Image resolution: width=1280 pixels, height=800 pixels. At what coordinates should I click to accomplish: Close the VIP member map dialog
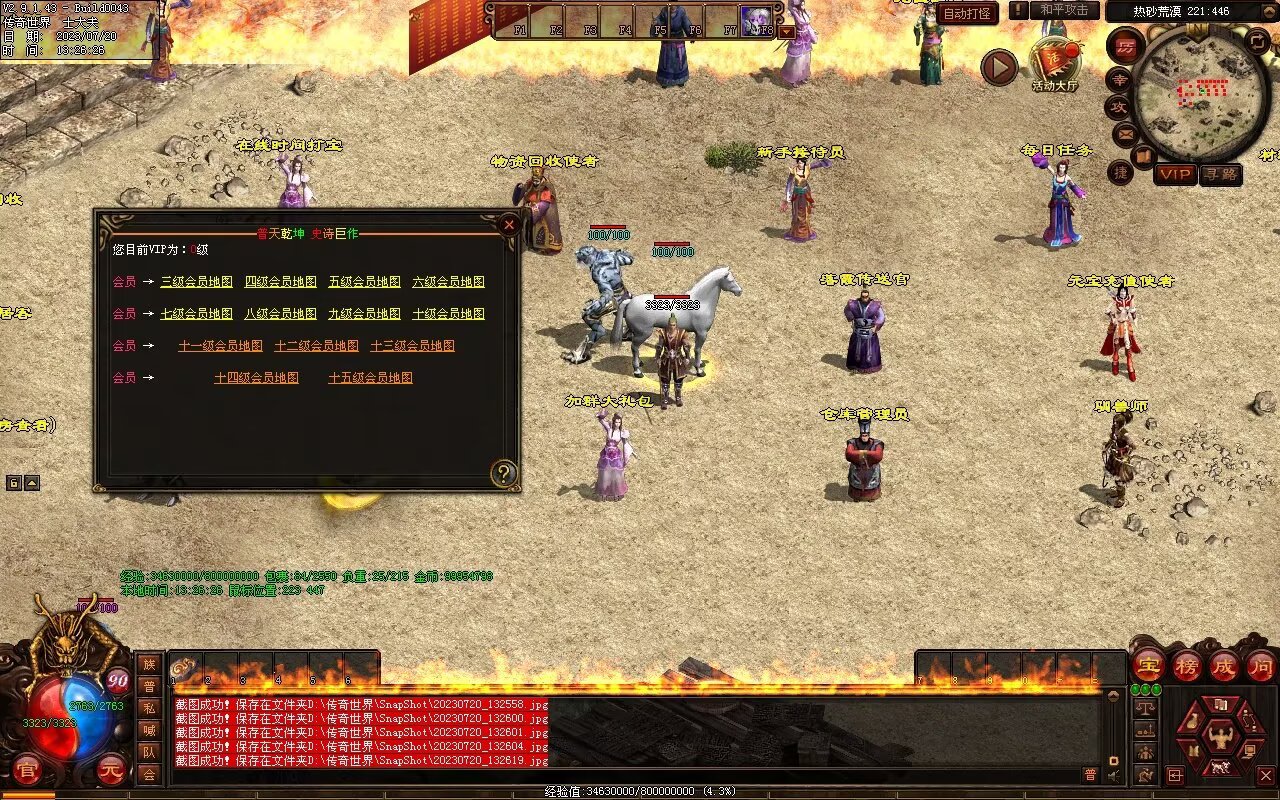509,225
